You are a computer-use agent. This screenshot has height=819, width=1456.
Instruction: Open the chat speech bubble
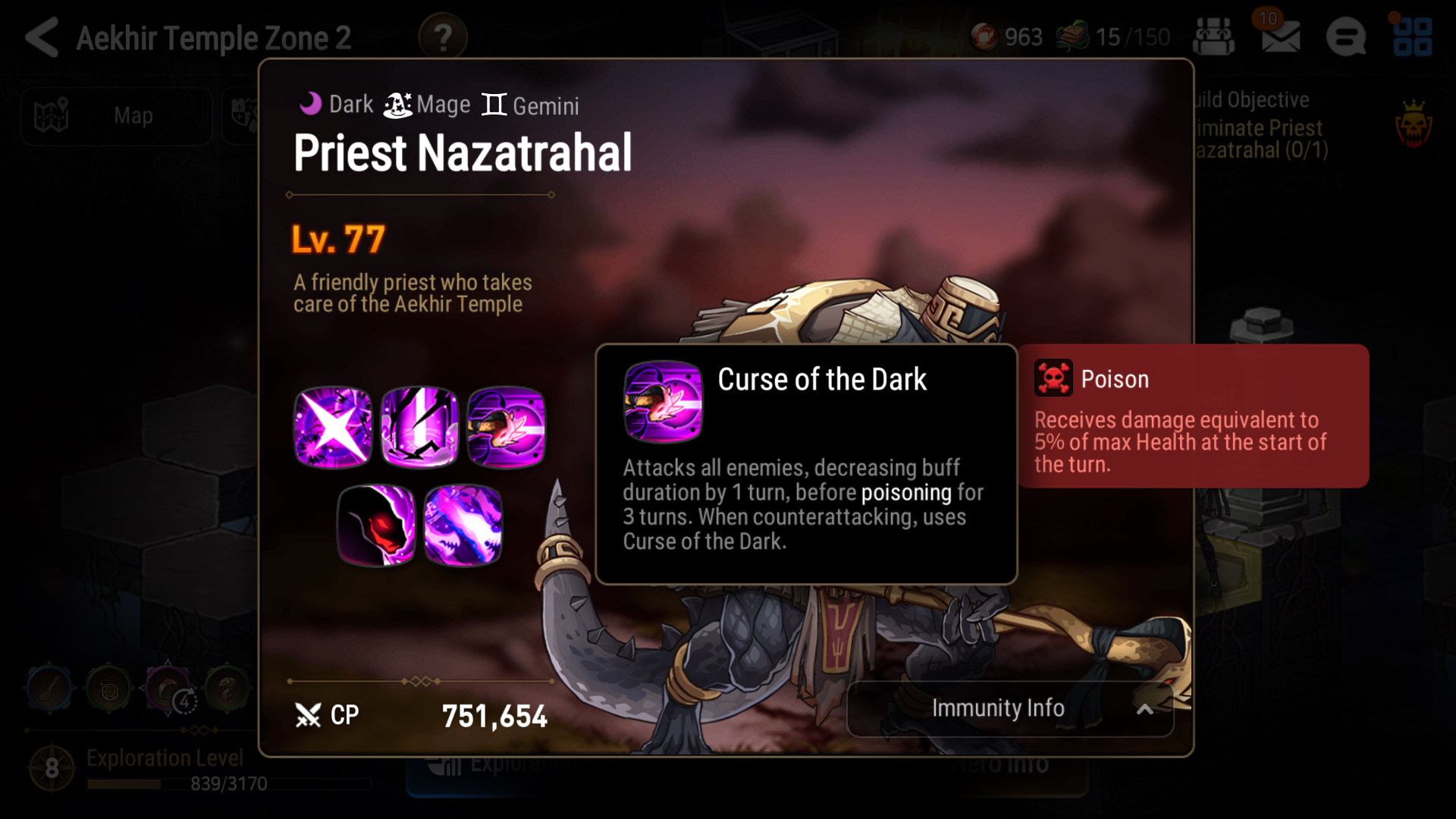[x=1346, y=37]
